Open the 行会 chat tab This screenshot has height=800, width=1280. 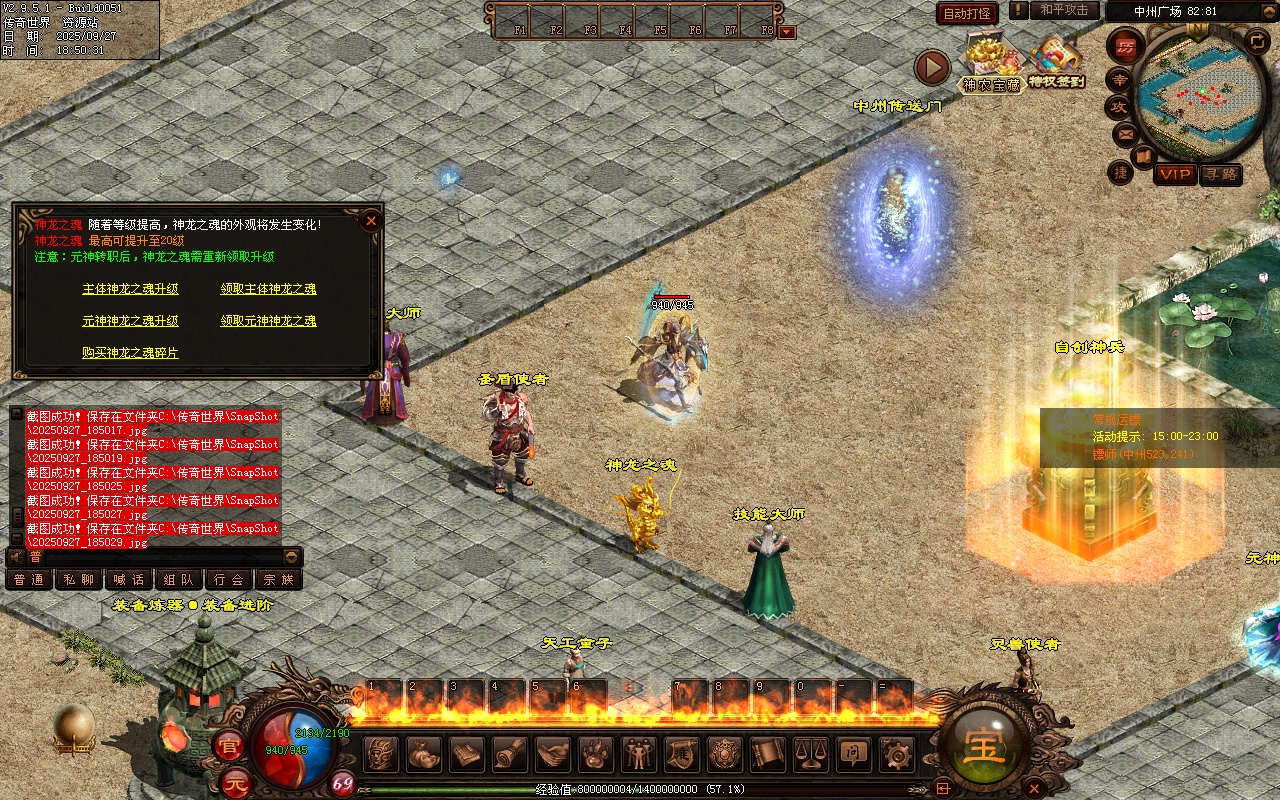pos(229,579)
